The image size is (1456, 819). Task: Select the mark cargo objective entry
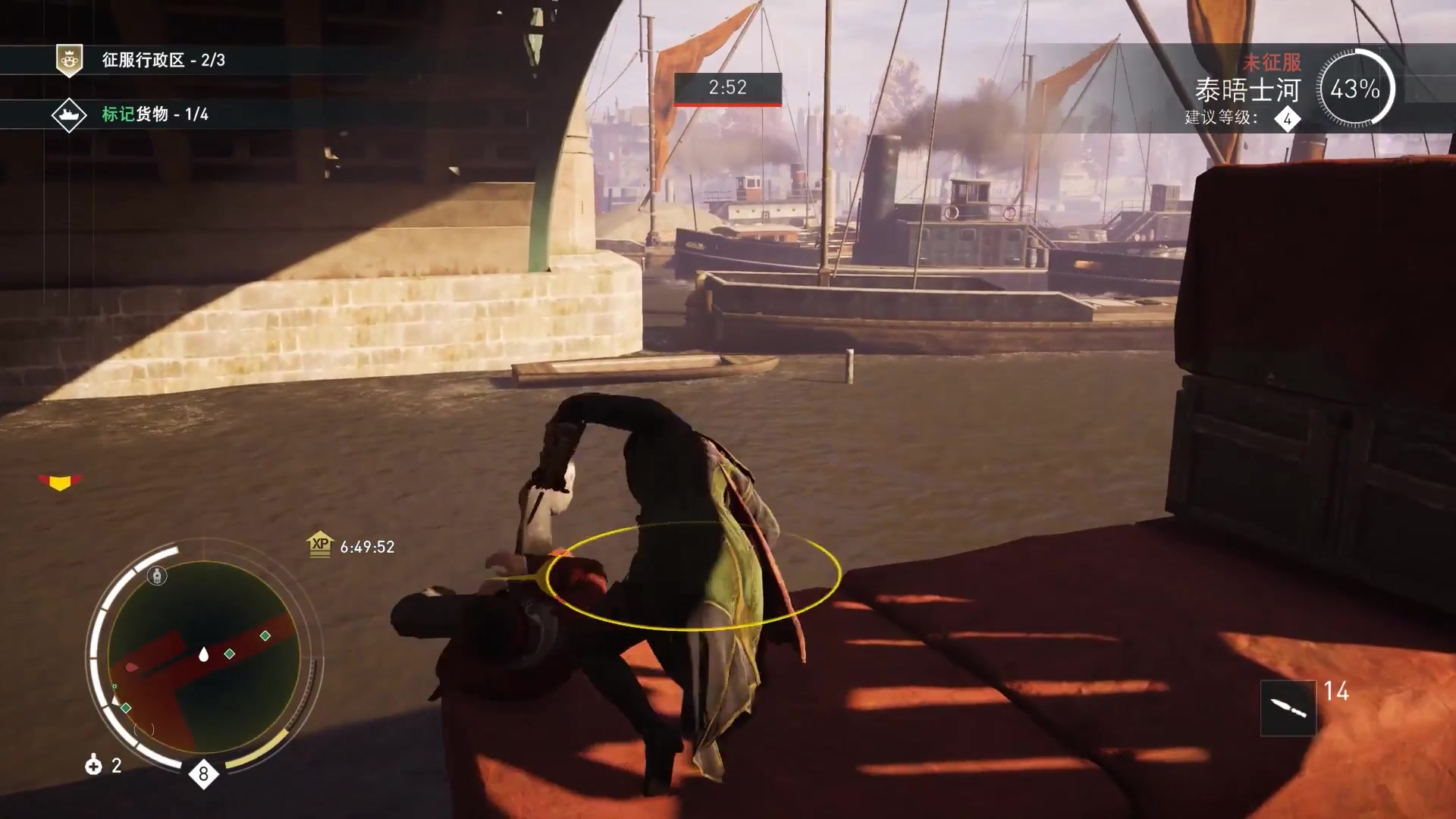coord(155,115)
